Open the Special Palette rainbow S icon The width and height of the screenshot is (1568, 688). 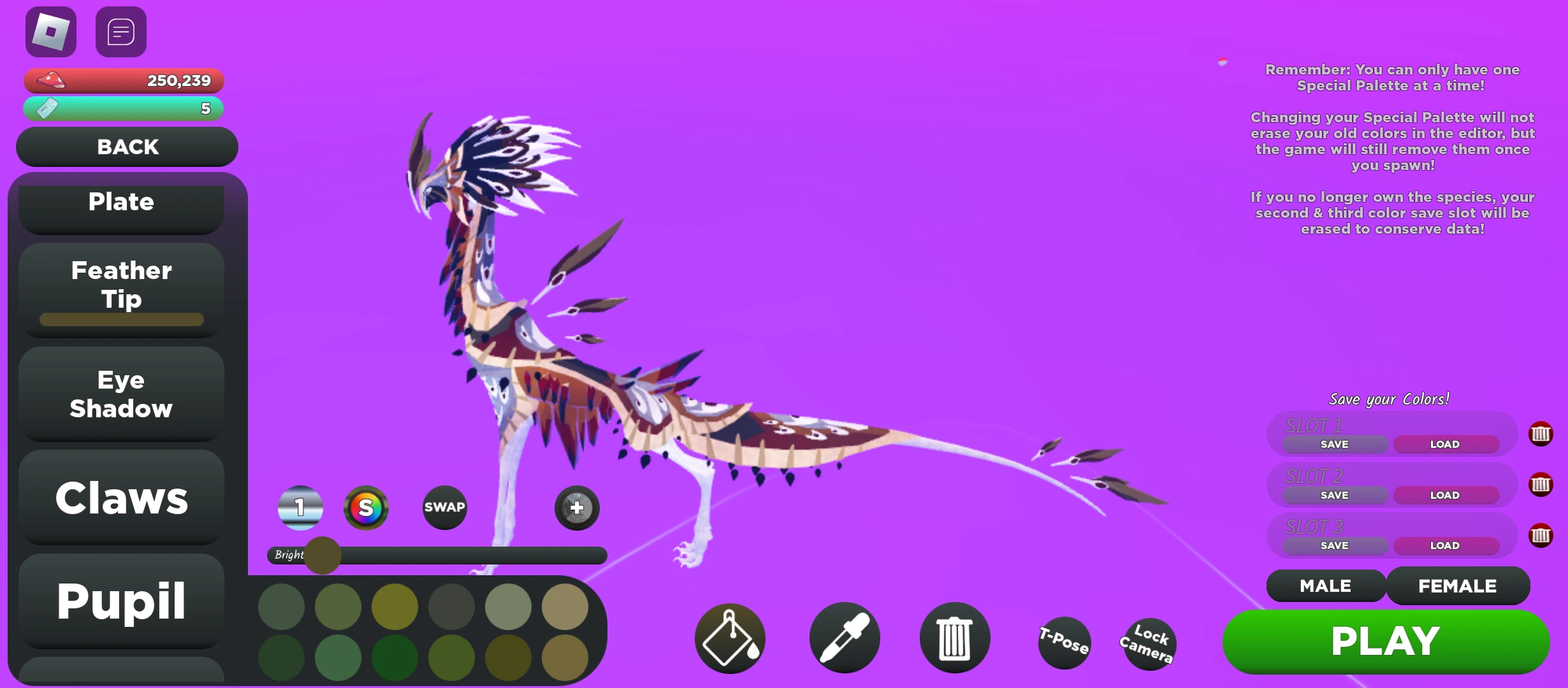coord(367,508)
